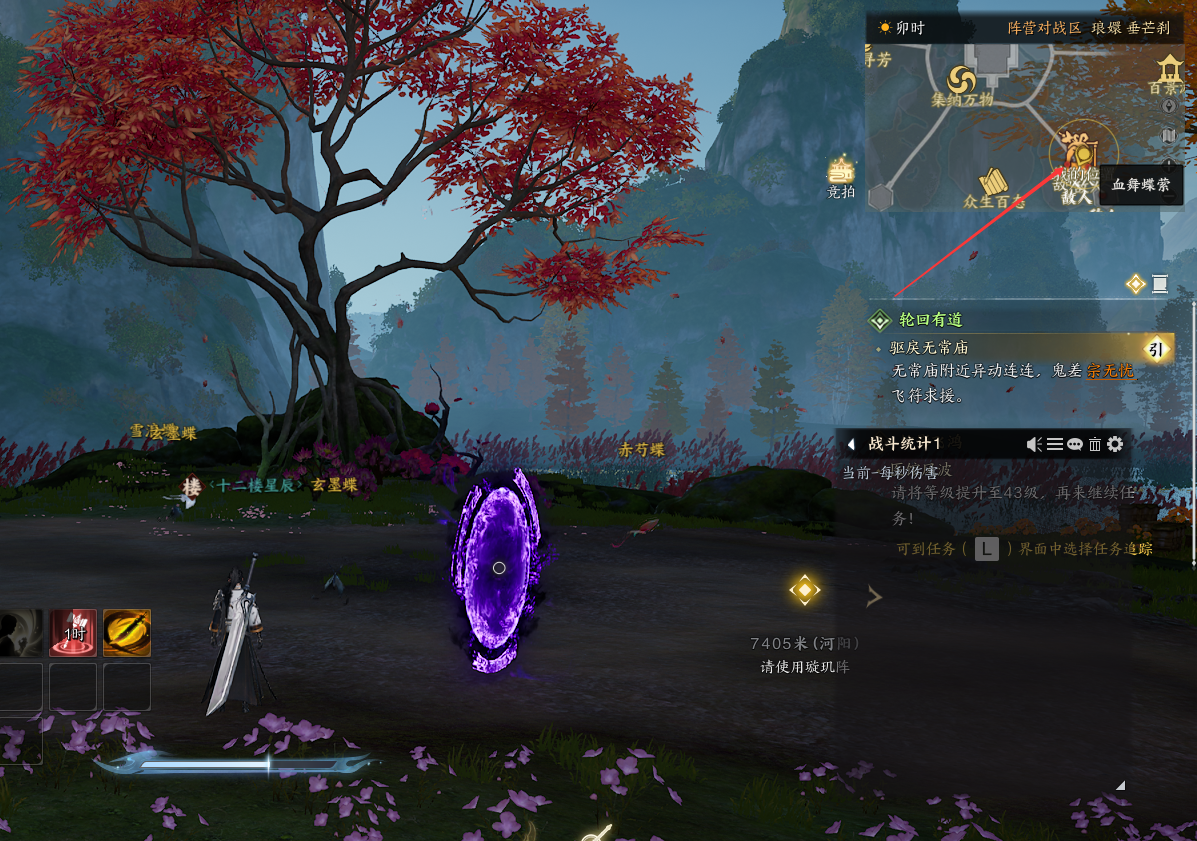Screen dimensions: 1197x841
Task: Click the gold diamond icon below minimap
Action: pyautogui.click(x=1135, y=284)
